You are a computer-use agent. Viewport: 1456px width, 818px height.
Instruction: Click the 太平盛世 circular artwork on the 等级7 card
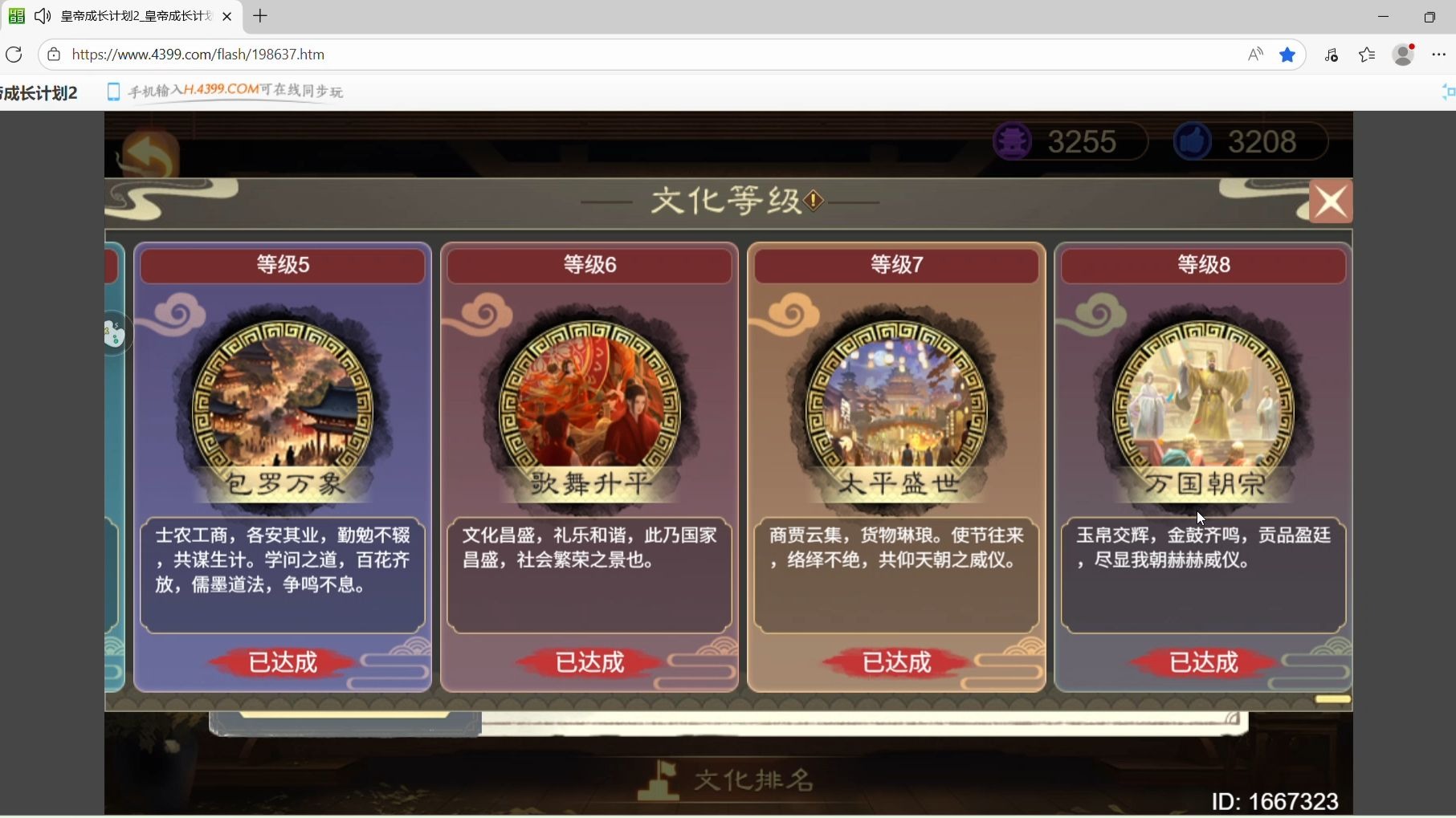pyautogui.click(x=896, y=405)
